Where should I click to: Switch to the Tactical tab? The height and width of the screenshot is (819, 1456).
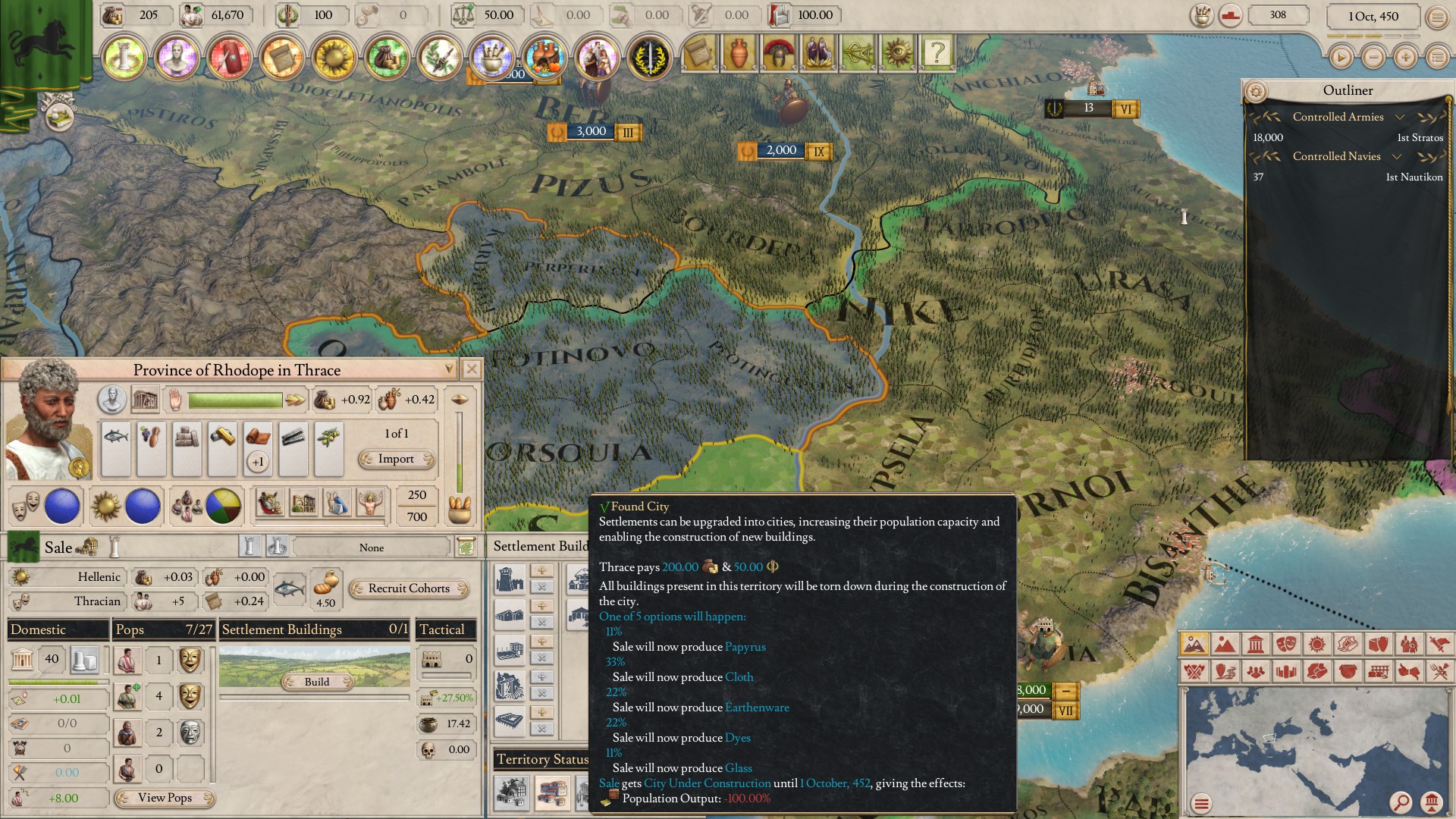(446, 629)
